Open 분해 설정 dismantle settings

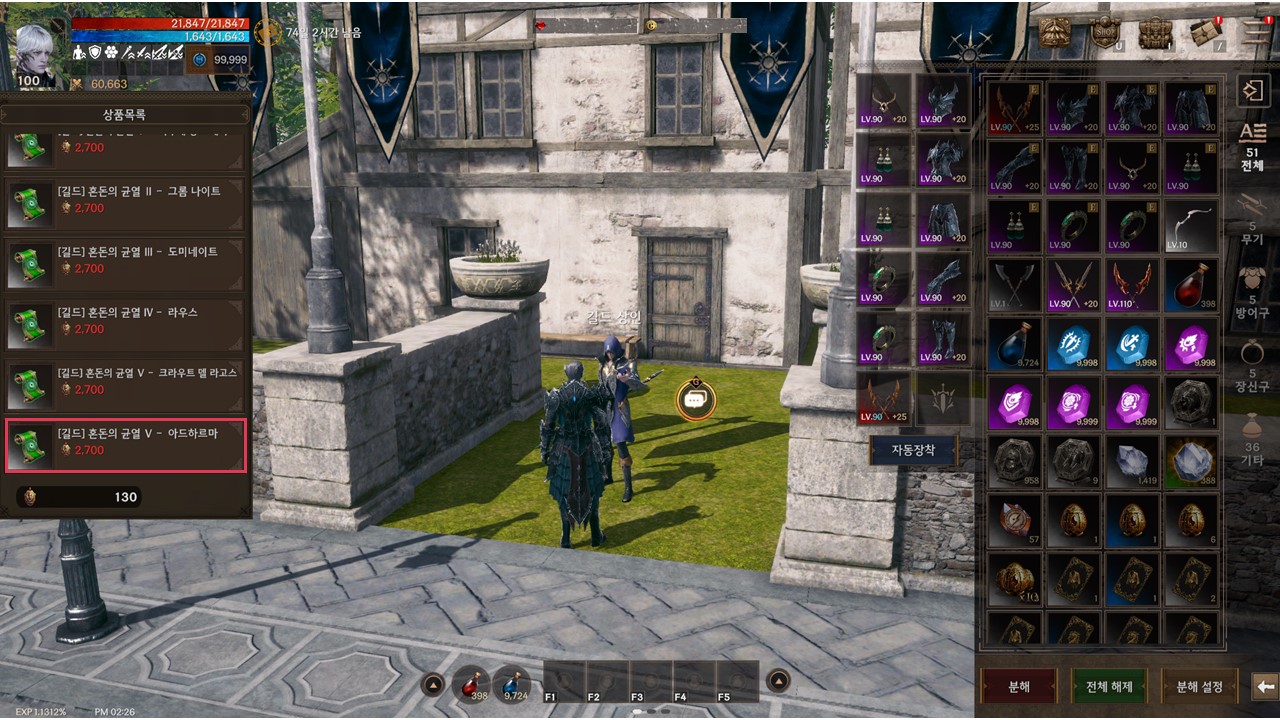click(1199, 687)
